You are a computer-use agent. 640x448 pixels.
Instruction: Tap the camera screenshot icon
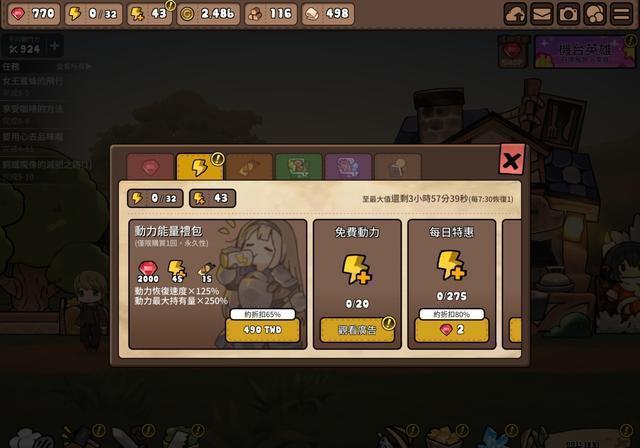pyautogui.click(x=568, y=14)
